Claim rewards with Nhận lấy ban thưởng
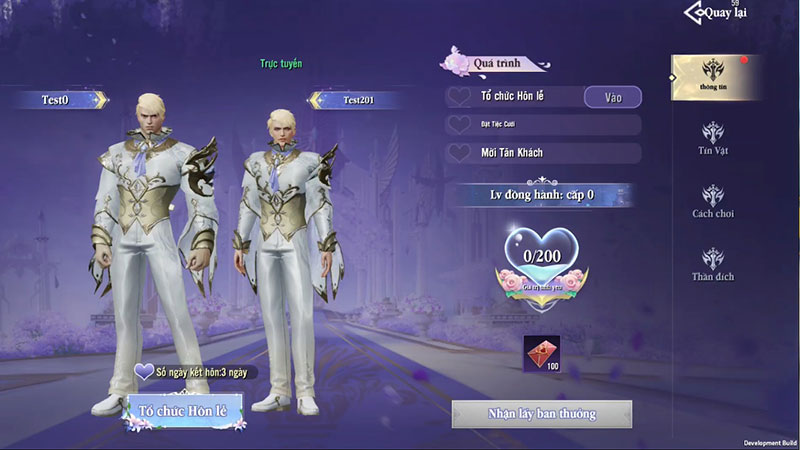Image resolution: width=800 pixels, height=450 pixels. click(541, 414)
